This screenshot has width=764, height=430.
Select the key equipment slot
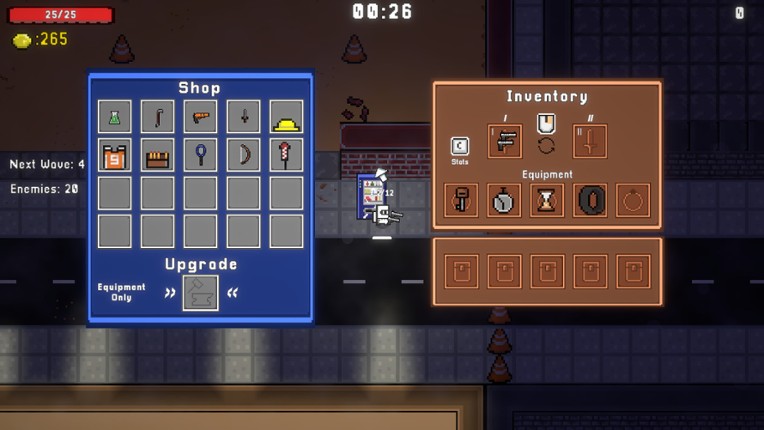[x=461, y=200]
